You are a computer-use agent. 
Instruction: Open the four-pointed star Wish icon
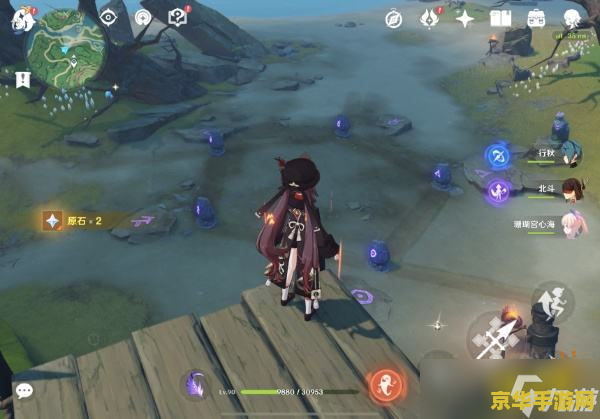(465, 18)
